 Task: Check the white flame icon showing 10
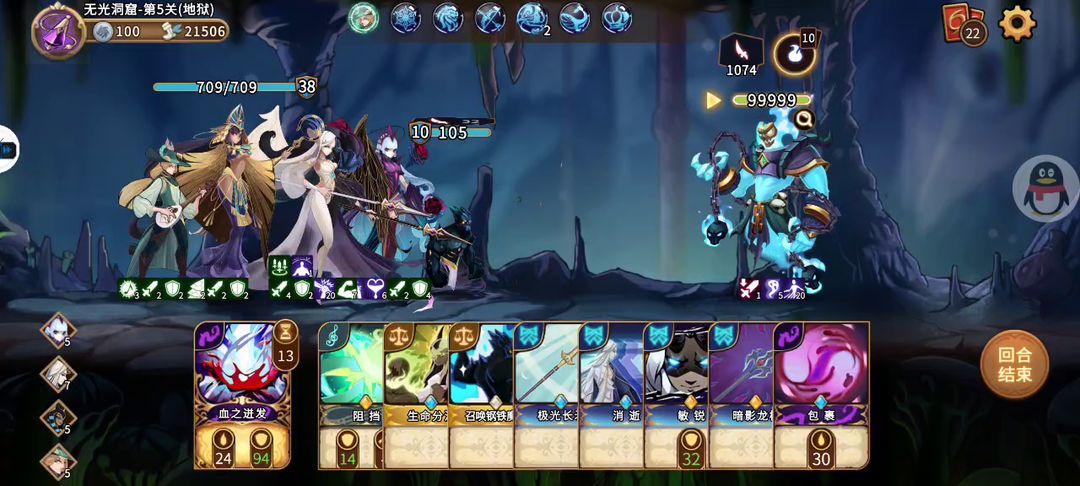(x=794, y=54)
